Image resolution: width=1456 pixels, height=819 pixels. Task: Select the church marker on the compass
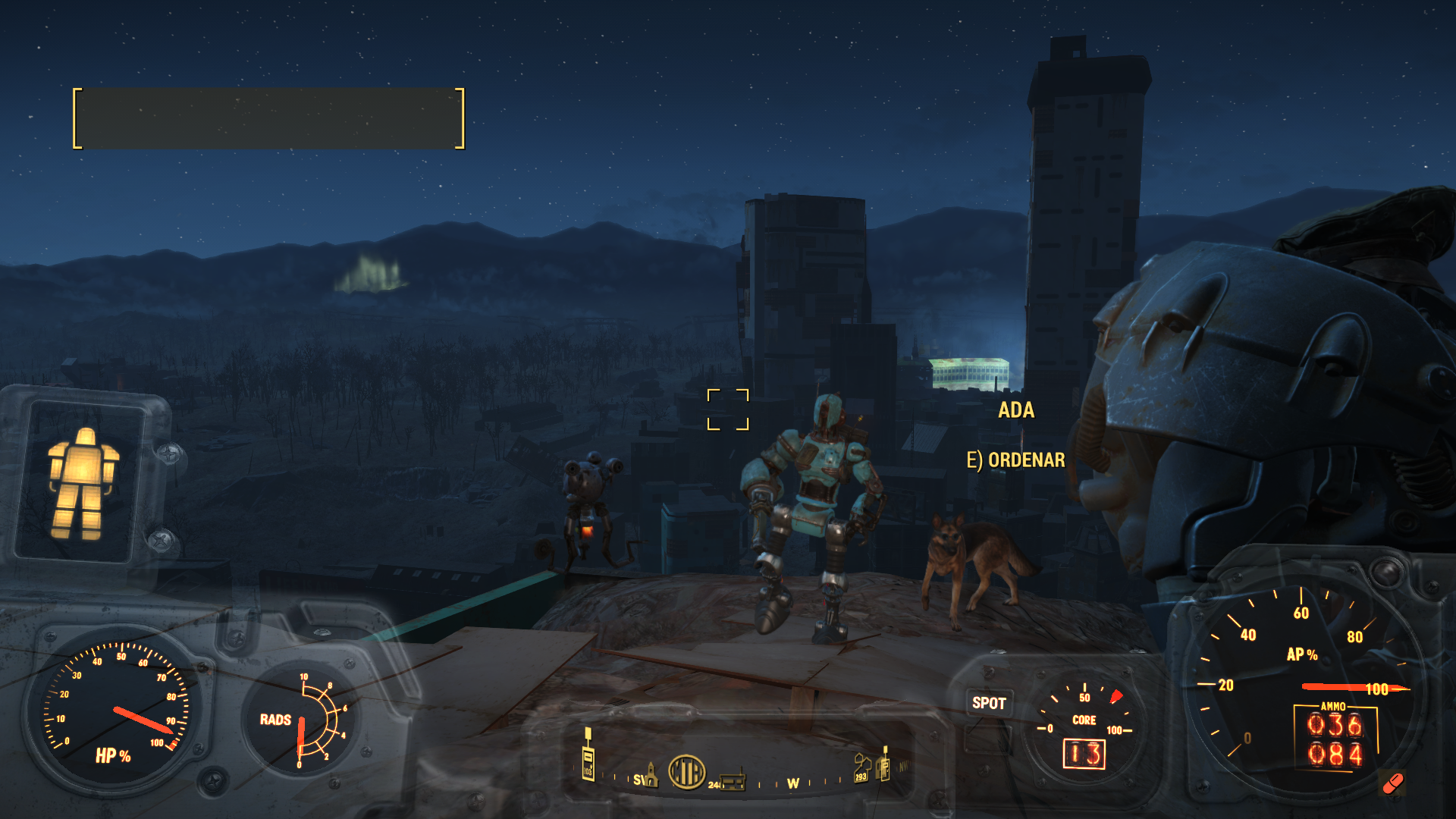pos(650,774)
